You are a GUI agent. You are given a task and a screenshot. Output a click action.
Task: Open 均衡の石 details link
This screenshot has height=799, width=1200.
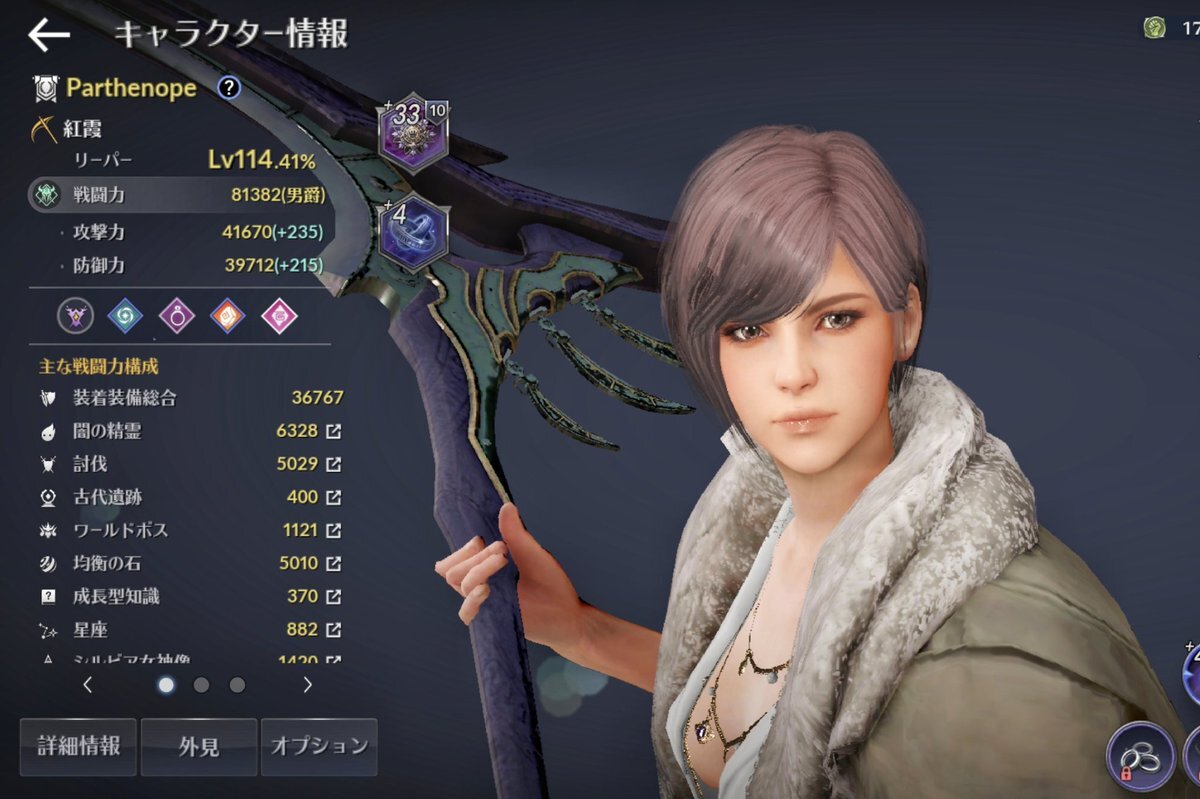(x=334, y=563)
